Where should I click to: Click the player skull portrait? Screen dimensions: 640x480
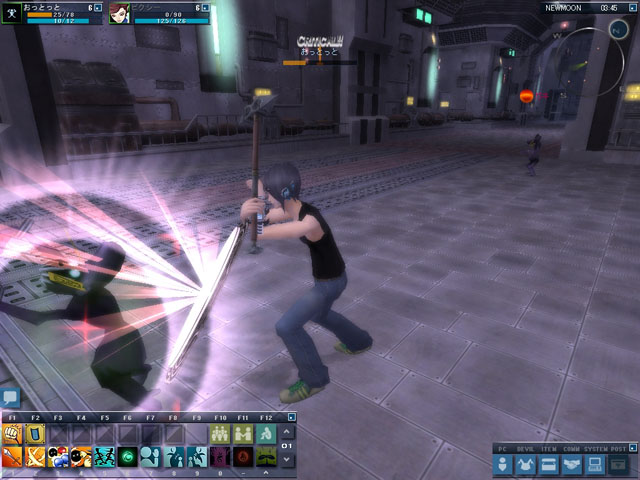tap(12, 13)
